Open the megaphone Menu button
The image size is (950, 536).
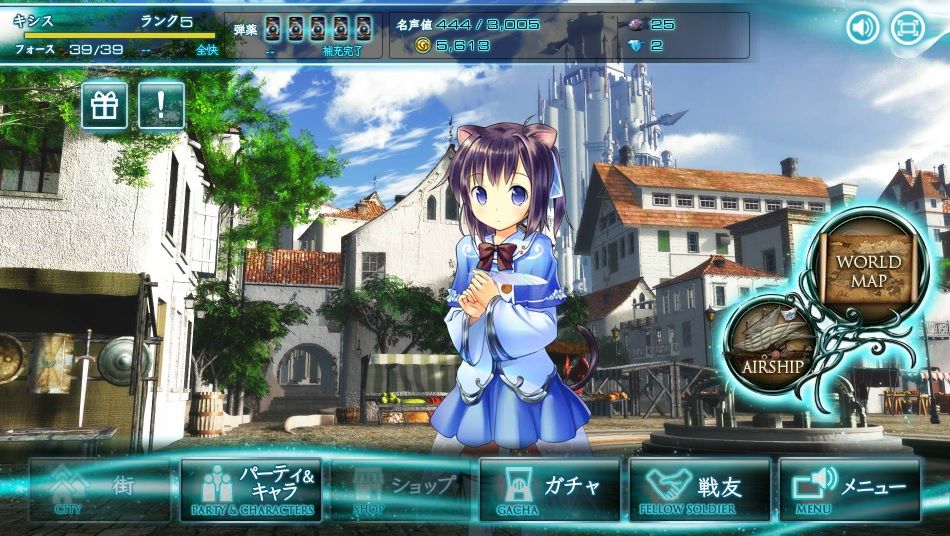849,490
